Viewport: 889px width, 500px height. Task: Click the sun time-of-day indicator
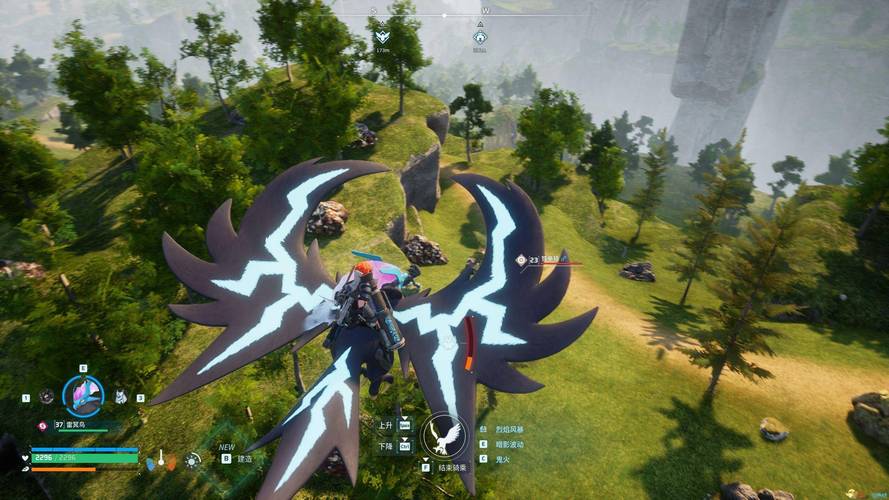point(193,460)
